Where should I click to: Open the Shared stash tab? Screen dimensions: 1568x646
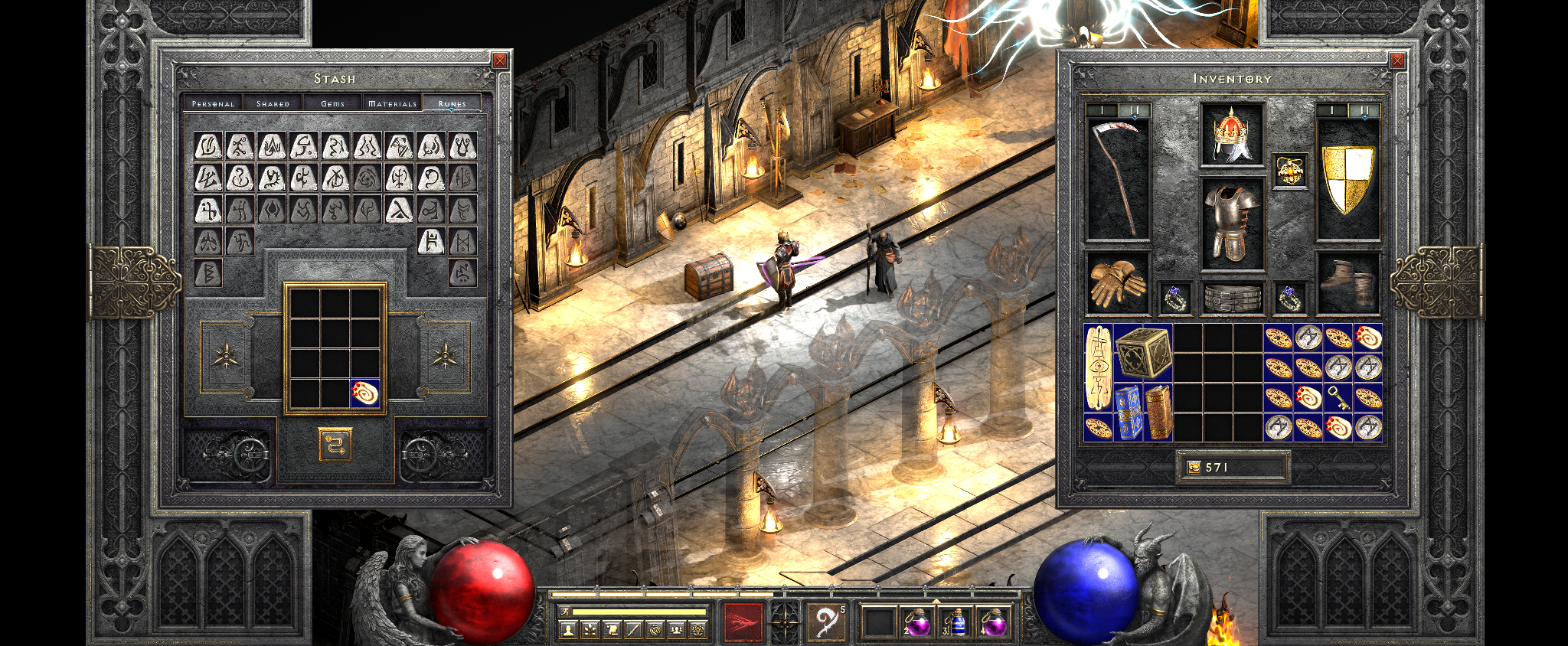pyautogui.click(x=273, y=103)
